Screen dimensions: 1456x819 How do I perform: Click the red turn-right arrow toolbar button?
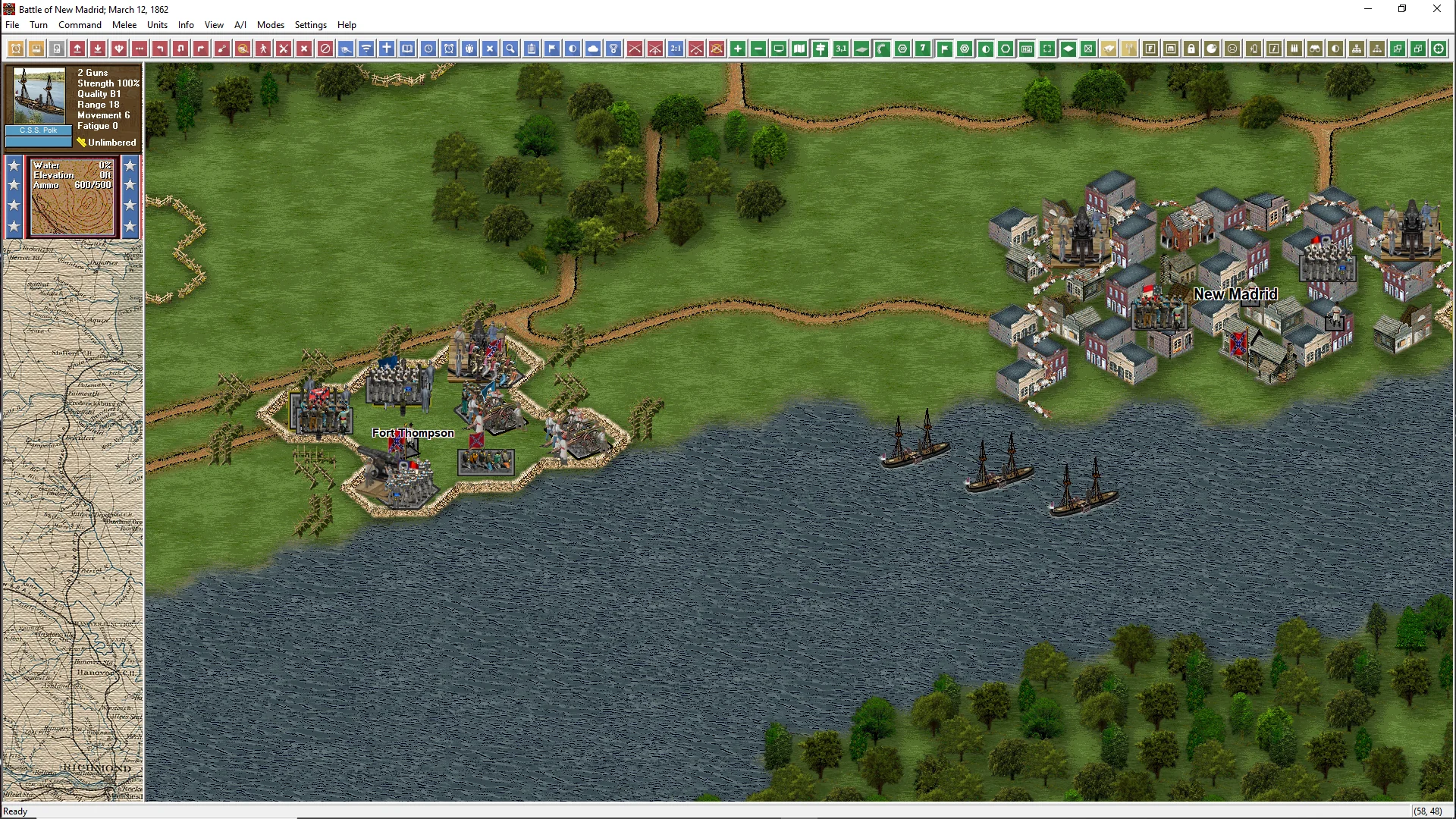pos(201,49)
